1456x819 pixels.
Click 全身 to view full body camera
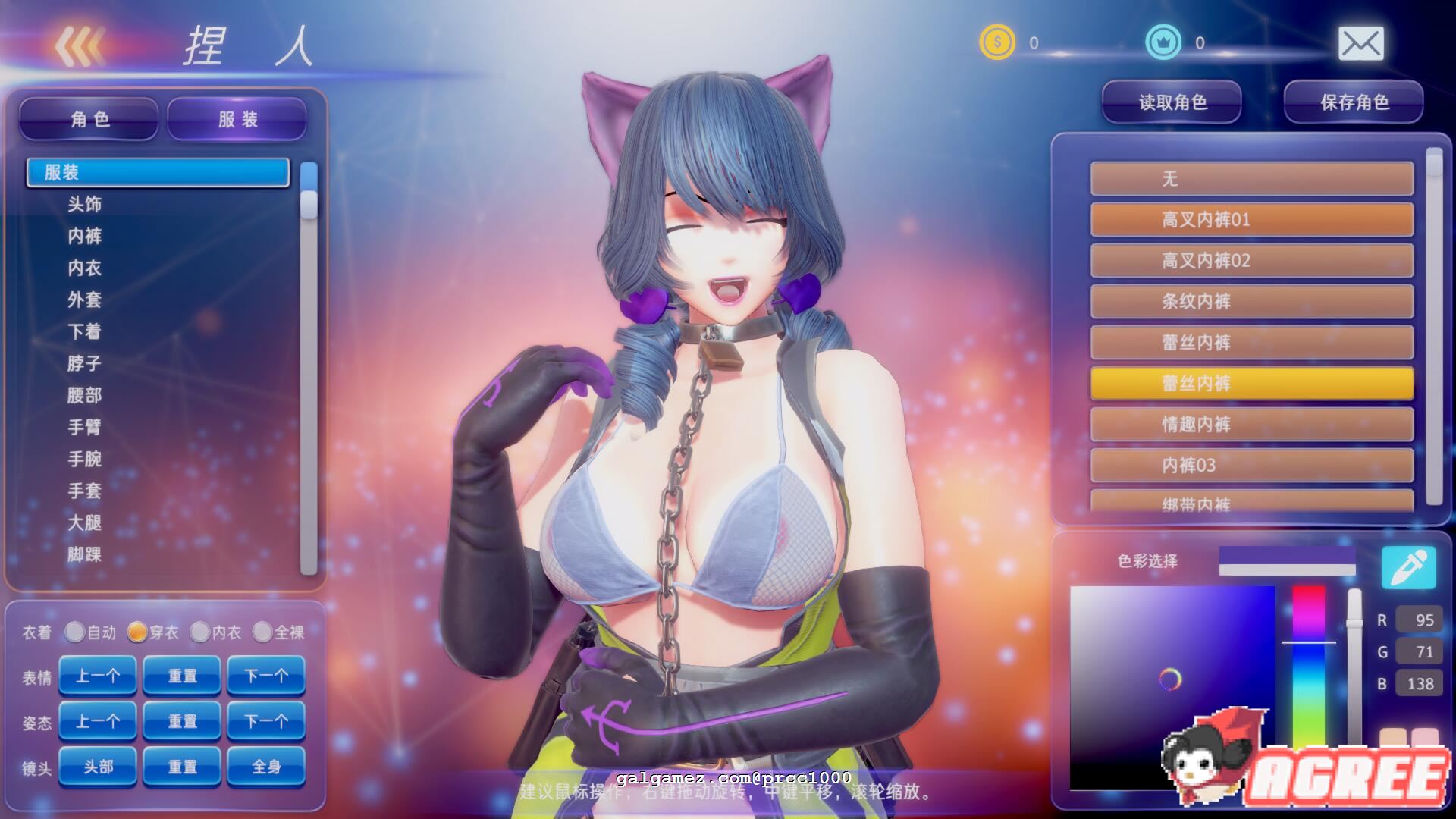click(x=266, y=767)
